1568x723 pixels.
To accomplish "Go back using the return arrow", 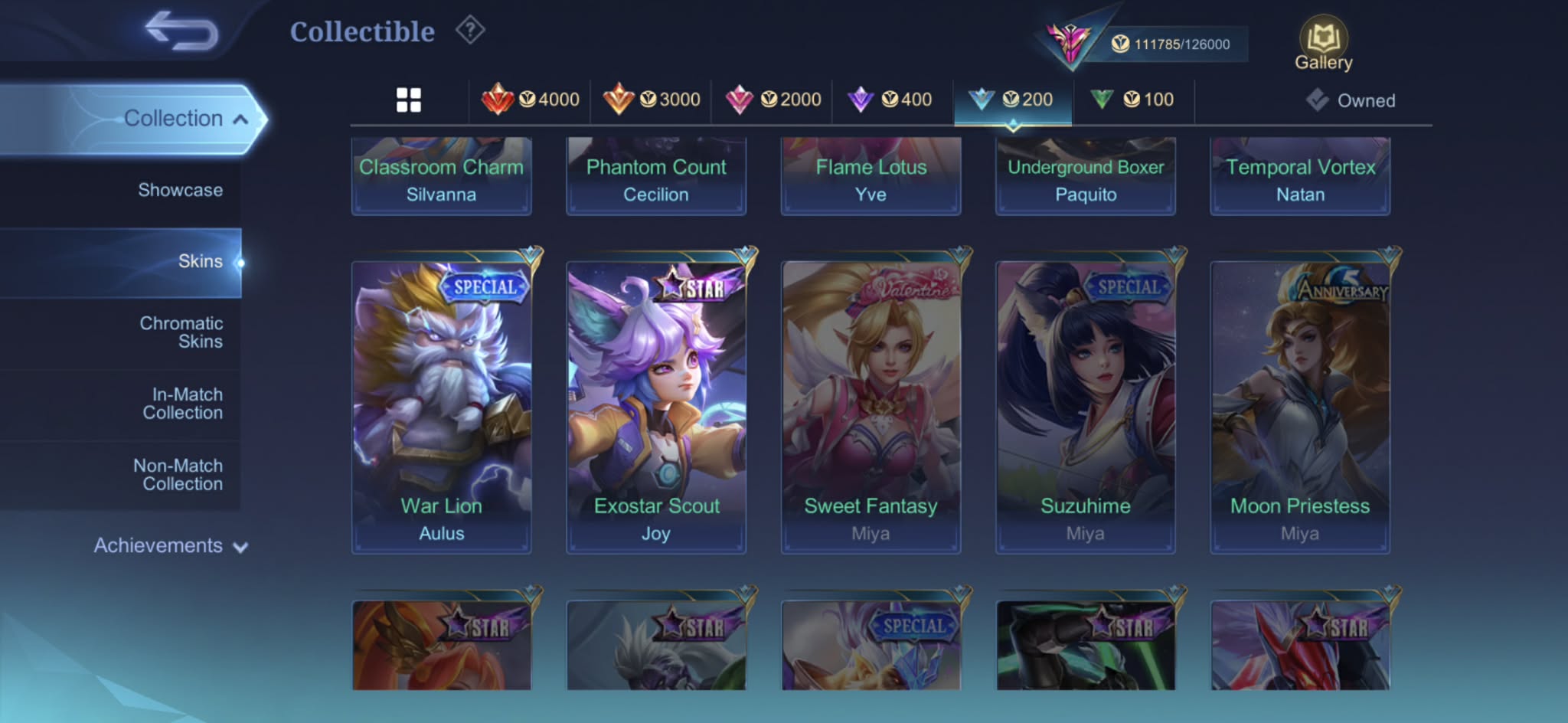I will coord(182,31).
